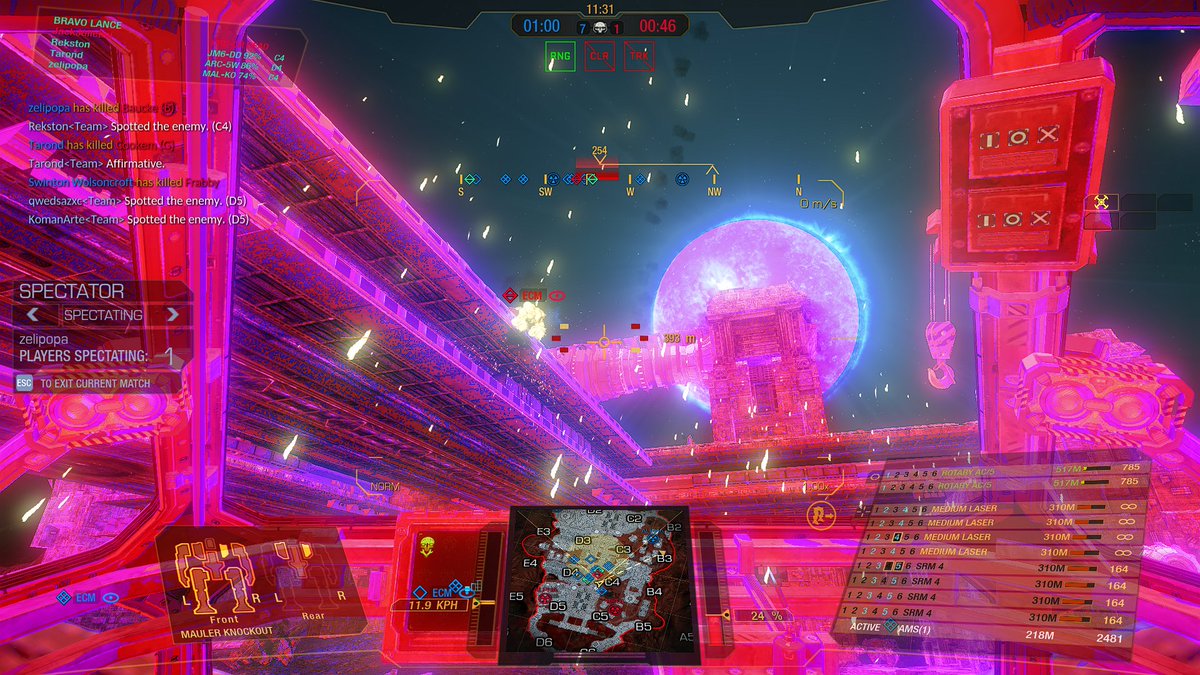
Task: Click the orange mech eject icon
Action: point(821,514)
